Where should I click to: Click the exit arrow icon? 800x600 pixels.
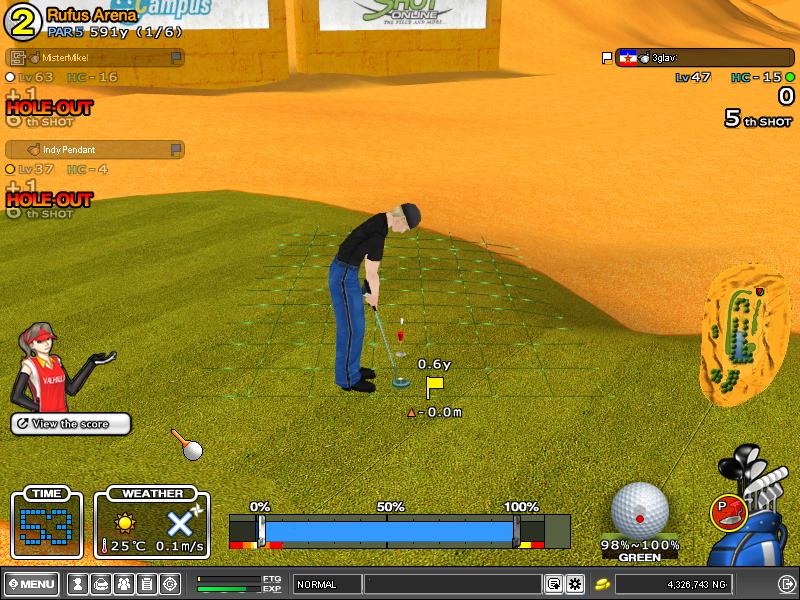pyautogui.click(x=786, y=584)
